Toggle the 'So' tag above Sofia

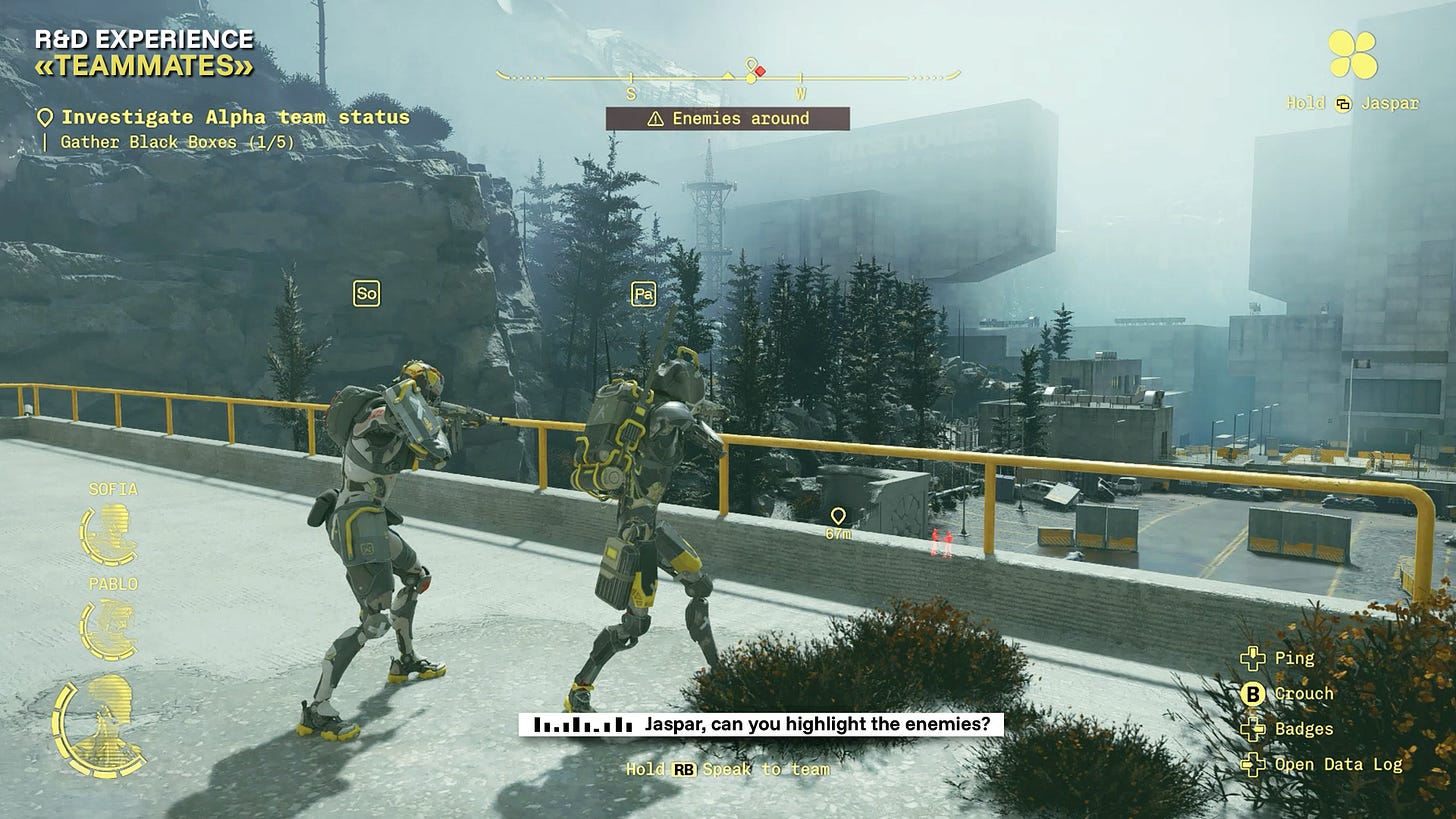pyautogui.click(x=367, y=293)
